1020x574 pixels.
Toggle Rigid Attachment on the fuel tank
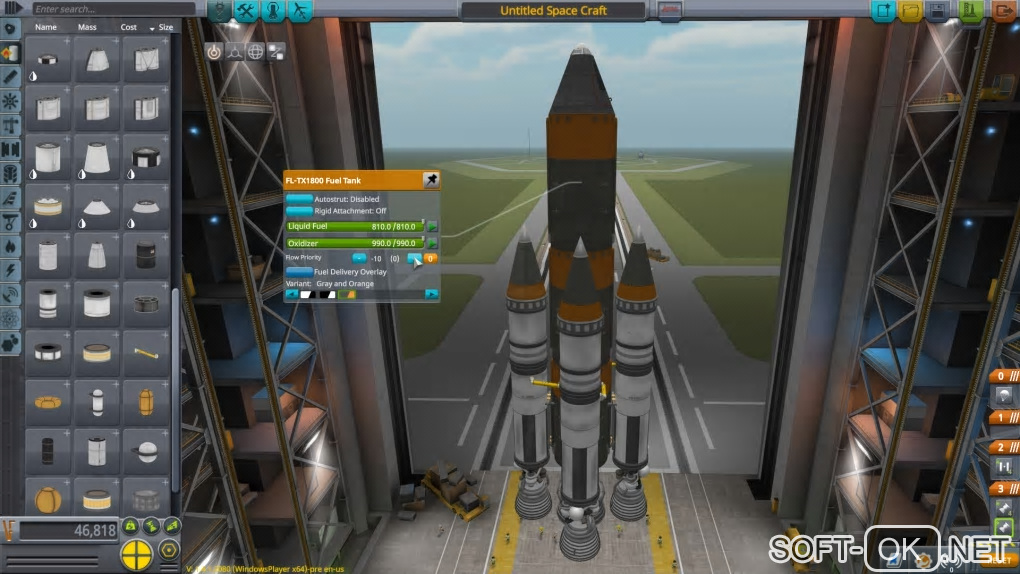pos(298,211)
